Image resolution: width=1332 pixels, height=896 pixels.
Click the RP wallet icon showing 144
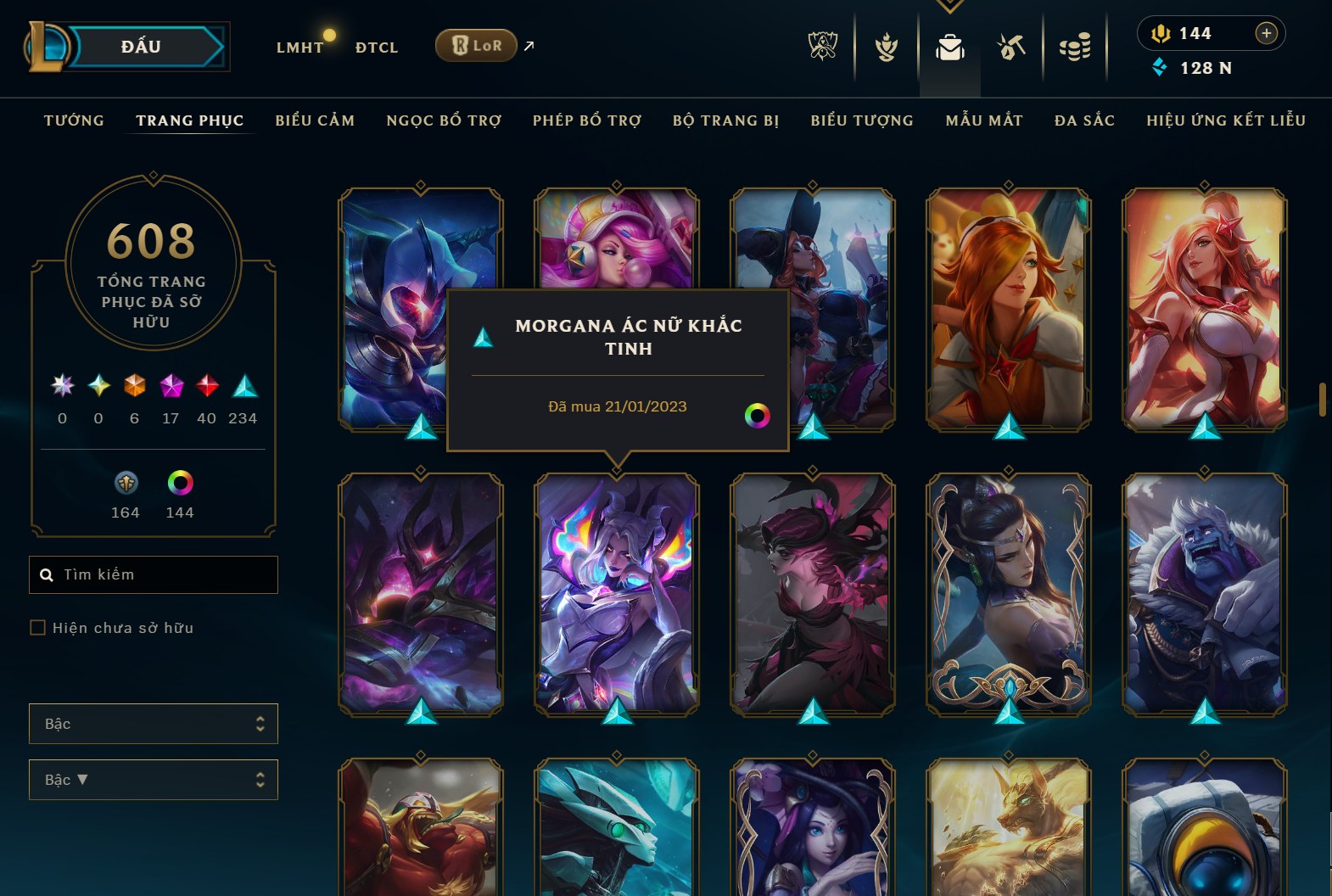pyautogui.click(x=1160, y=33)
